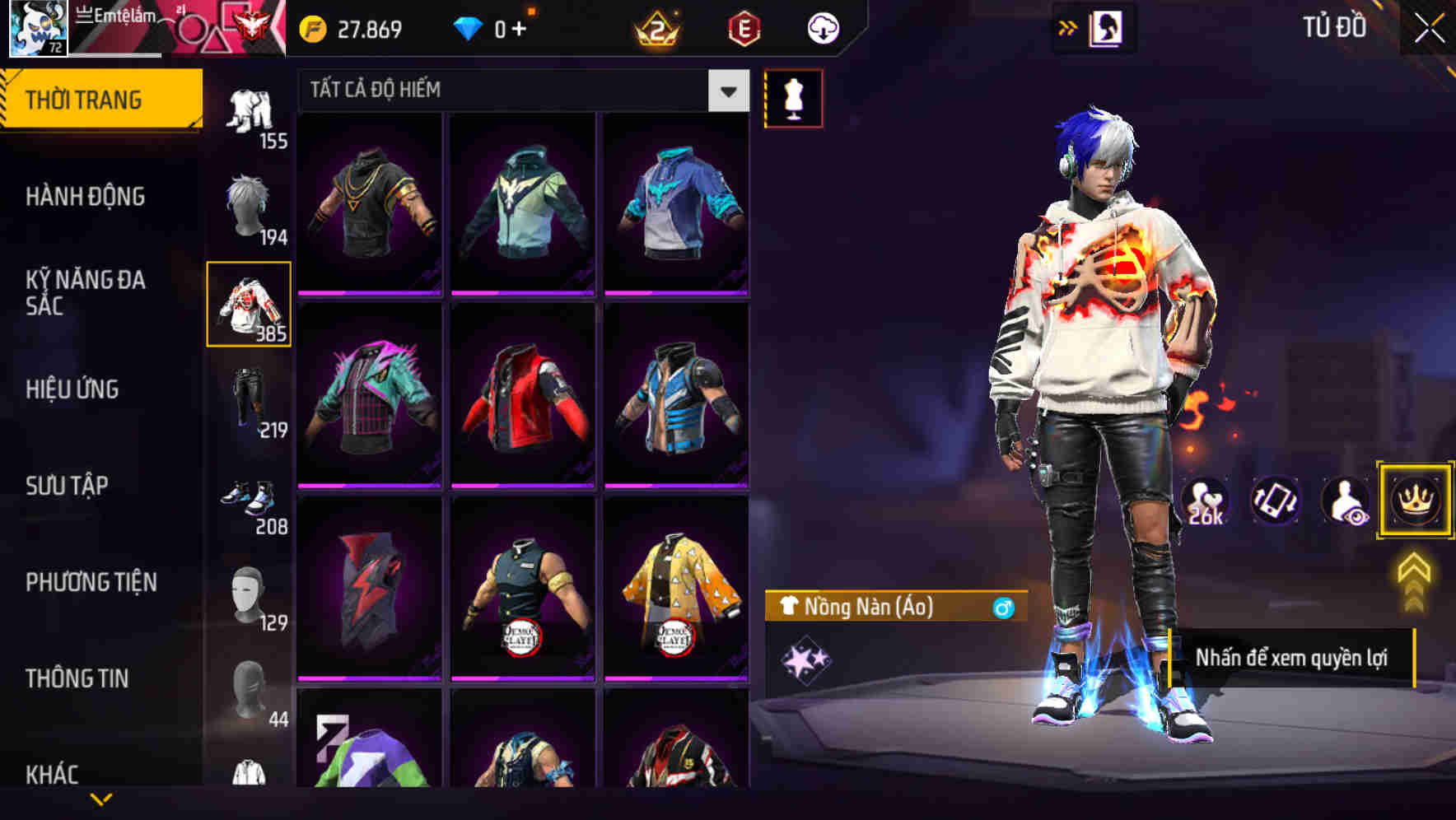This screenshot has width=1456, height=820.
Task: Click the rotate device icon near the character
Action: (1276, 501)
